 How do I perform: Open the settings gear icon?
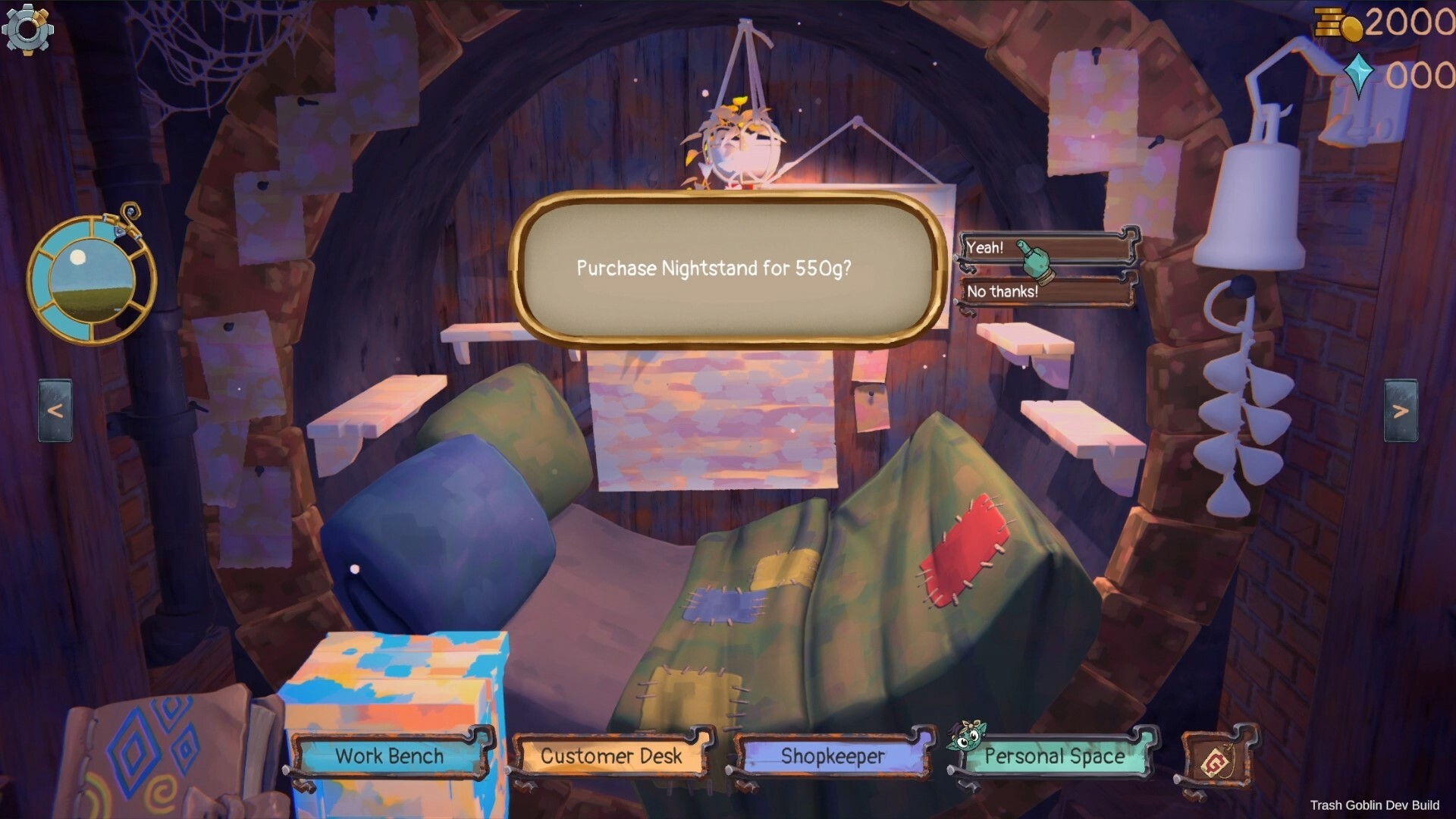click(29, 29)
